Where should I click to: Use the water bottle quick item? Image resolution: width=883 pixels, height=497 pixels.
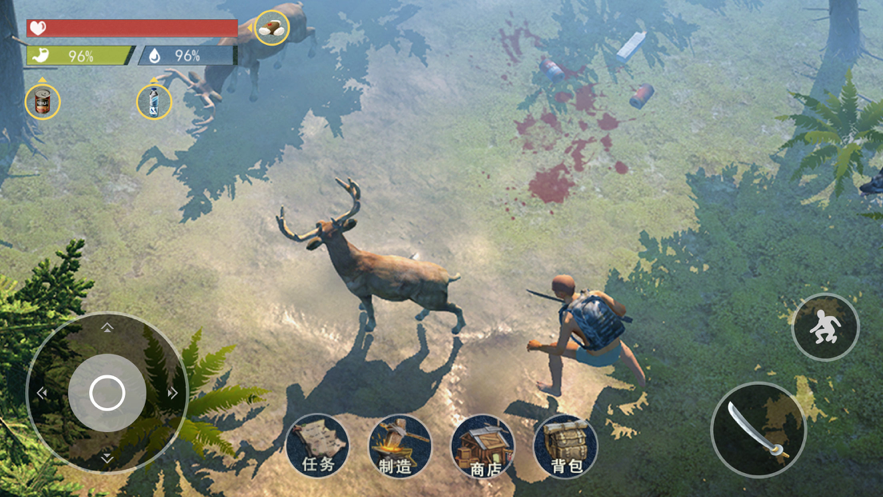[x=153, y=101]
